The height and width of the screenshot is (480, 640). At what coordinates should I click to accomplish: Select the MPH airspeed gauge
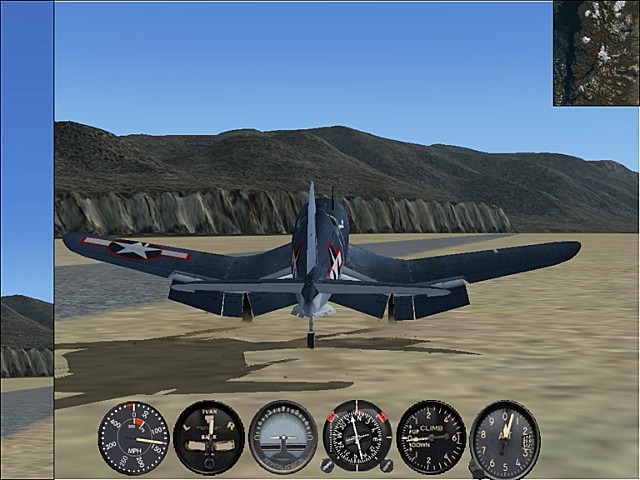coord(134,437)
